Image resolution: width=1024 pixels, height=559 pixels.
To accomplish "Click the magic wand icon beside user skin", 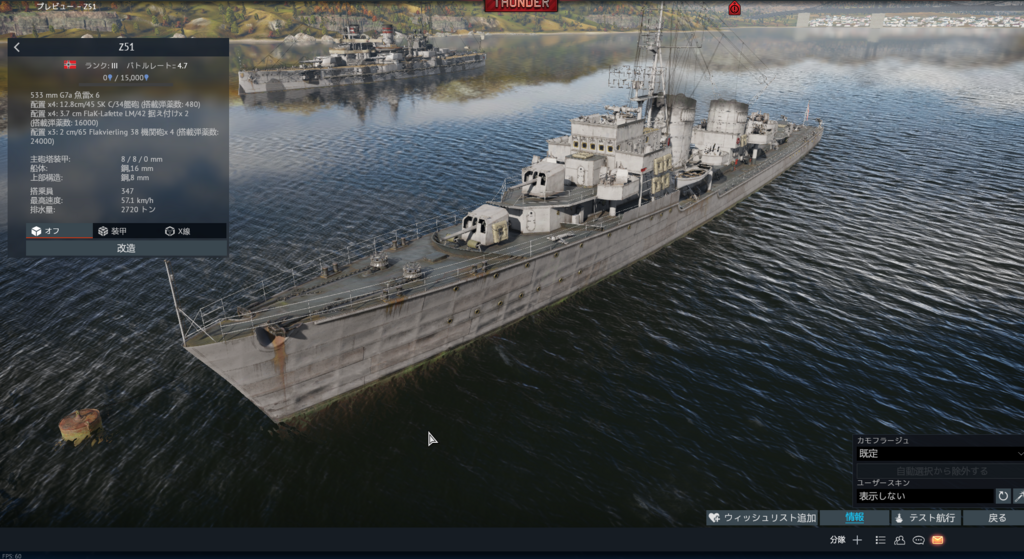I will 1019,496.
